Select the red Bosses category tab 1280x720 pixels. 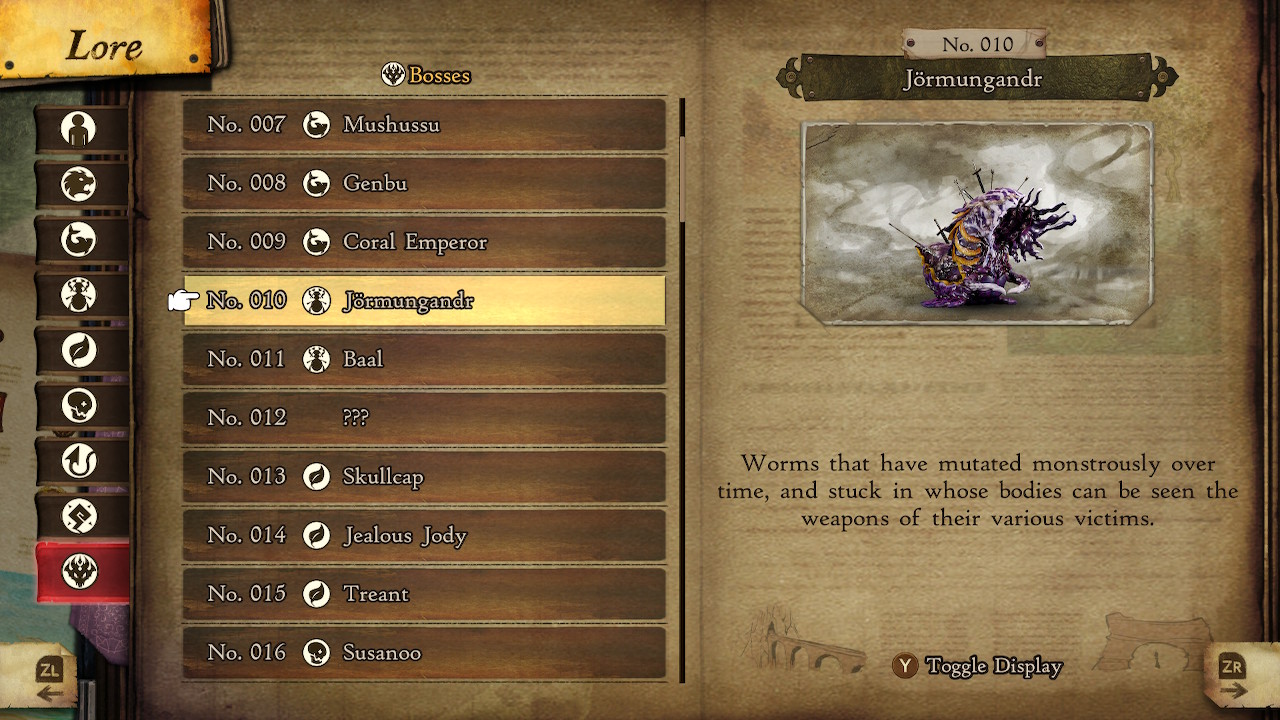tap(80, 572)
